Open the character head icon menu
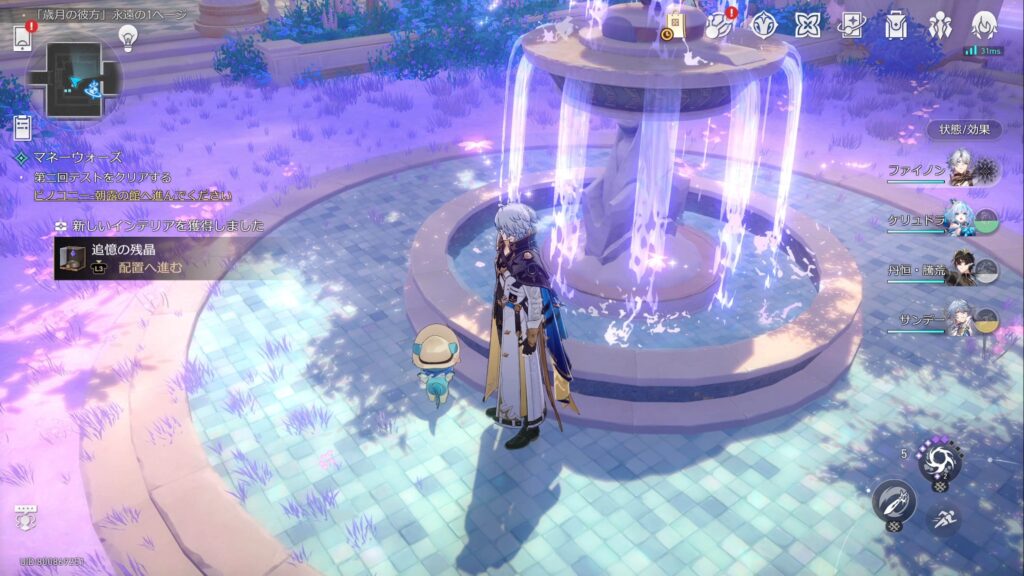This screenshot has width=1024, height=576. pos(985,25)
